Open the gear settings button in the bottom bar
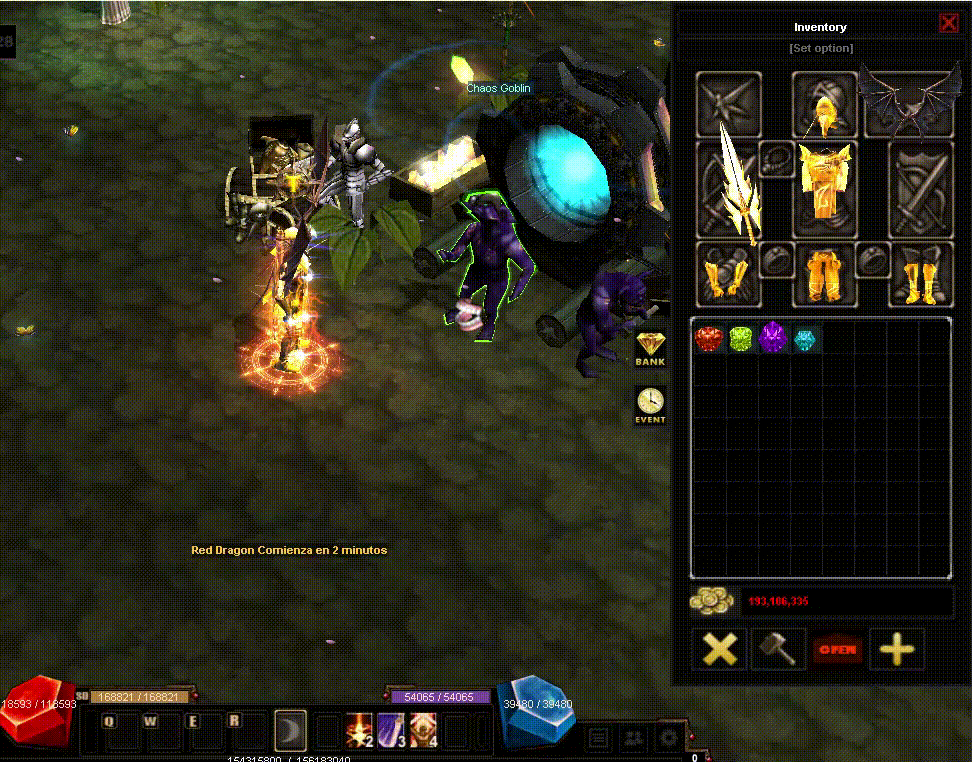This screenshot has height=762, width=972. point(668,740)
